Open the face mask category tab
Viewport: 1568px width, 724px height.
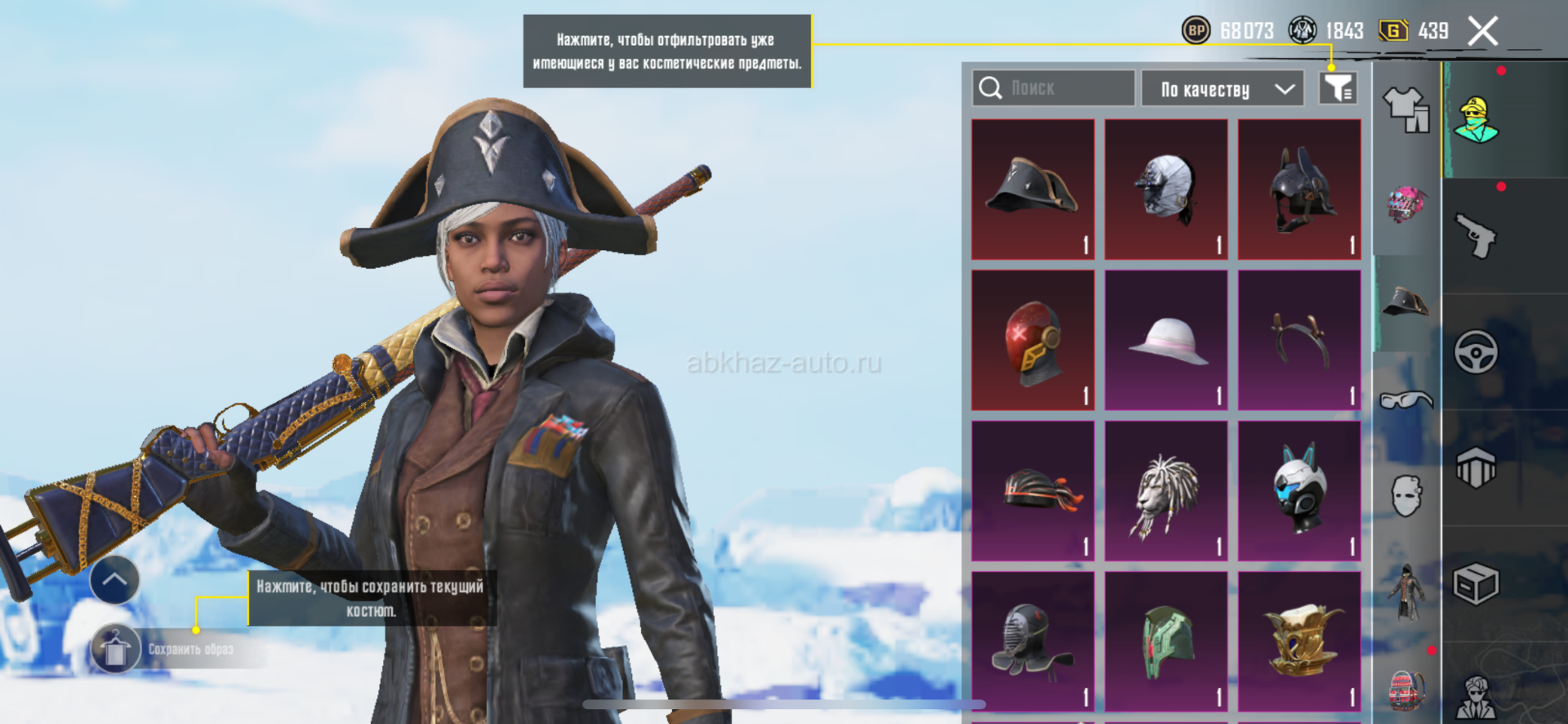pos(1405,495)
